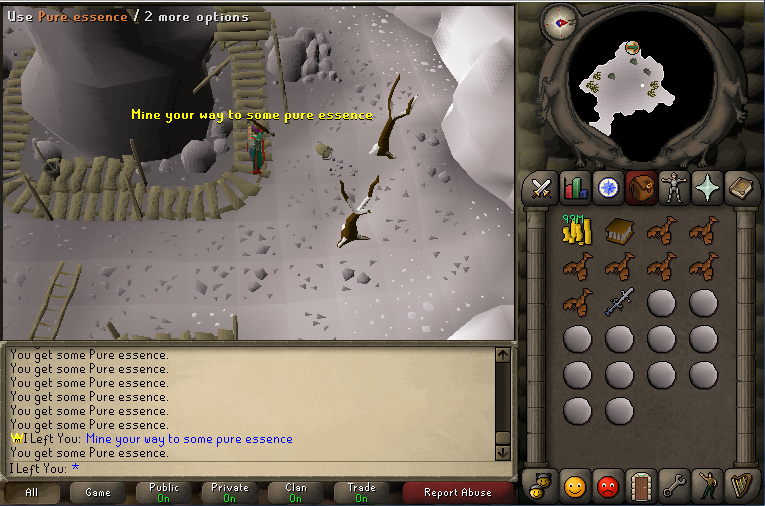This screenshot has height=506, width=765.
Task: Show the Worn Equipment tab
Action: 674,188
